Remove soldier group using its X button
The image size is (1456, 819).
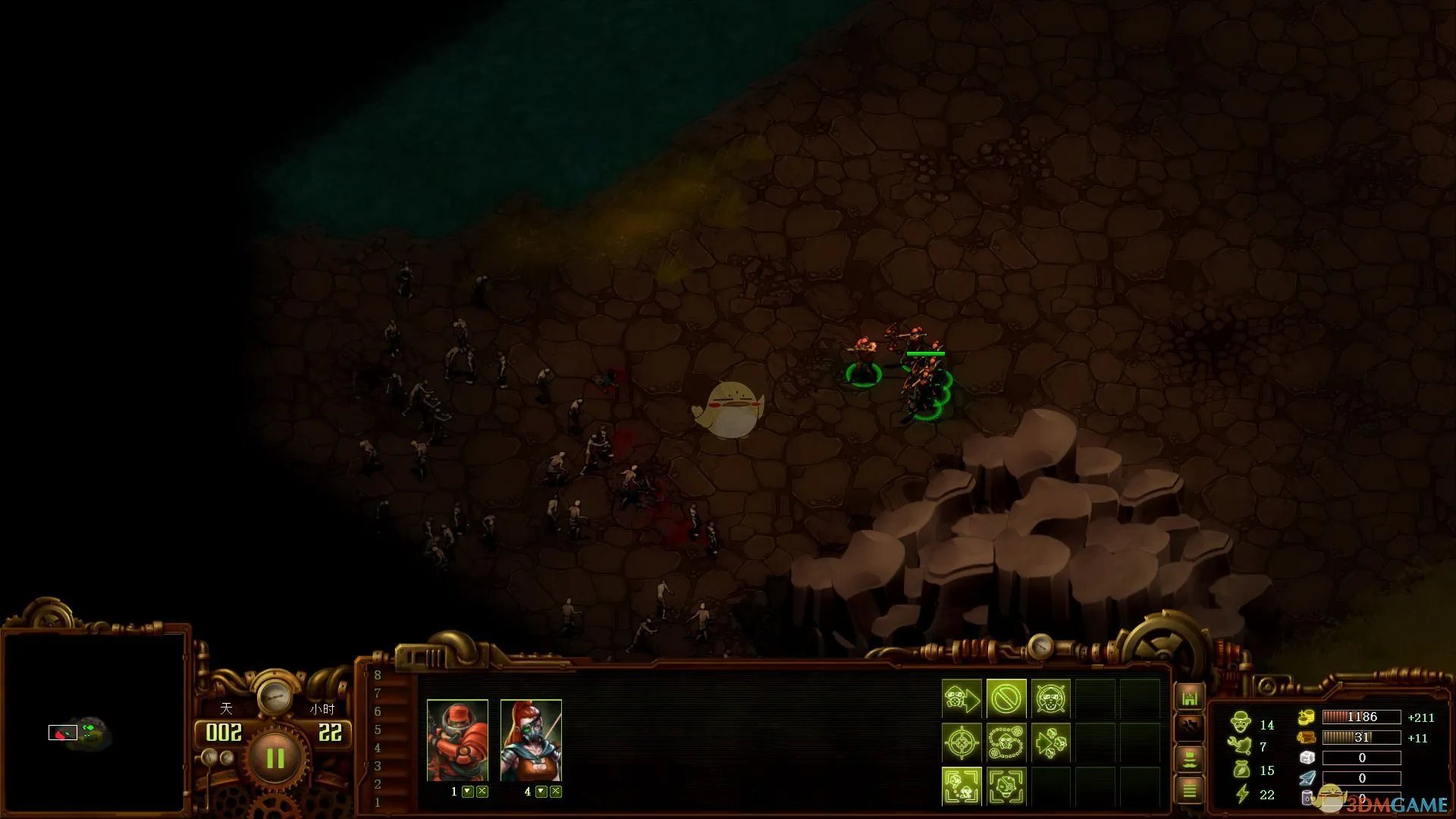pyautogui.click(x=482, y=792)
